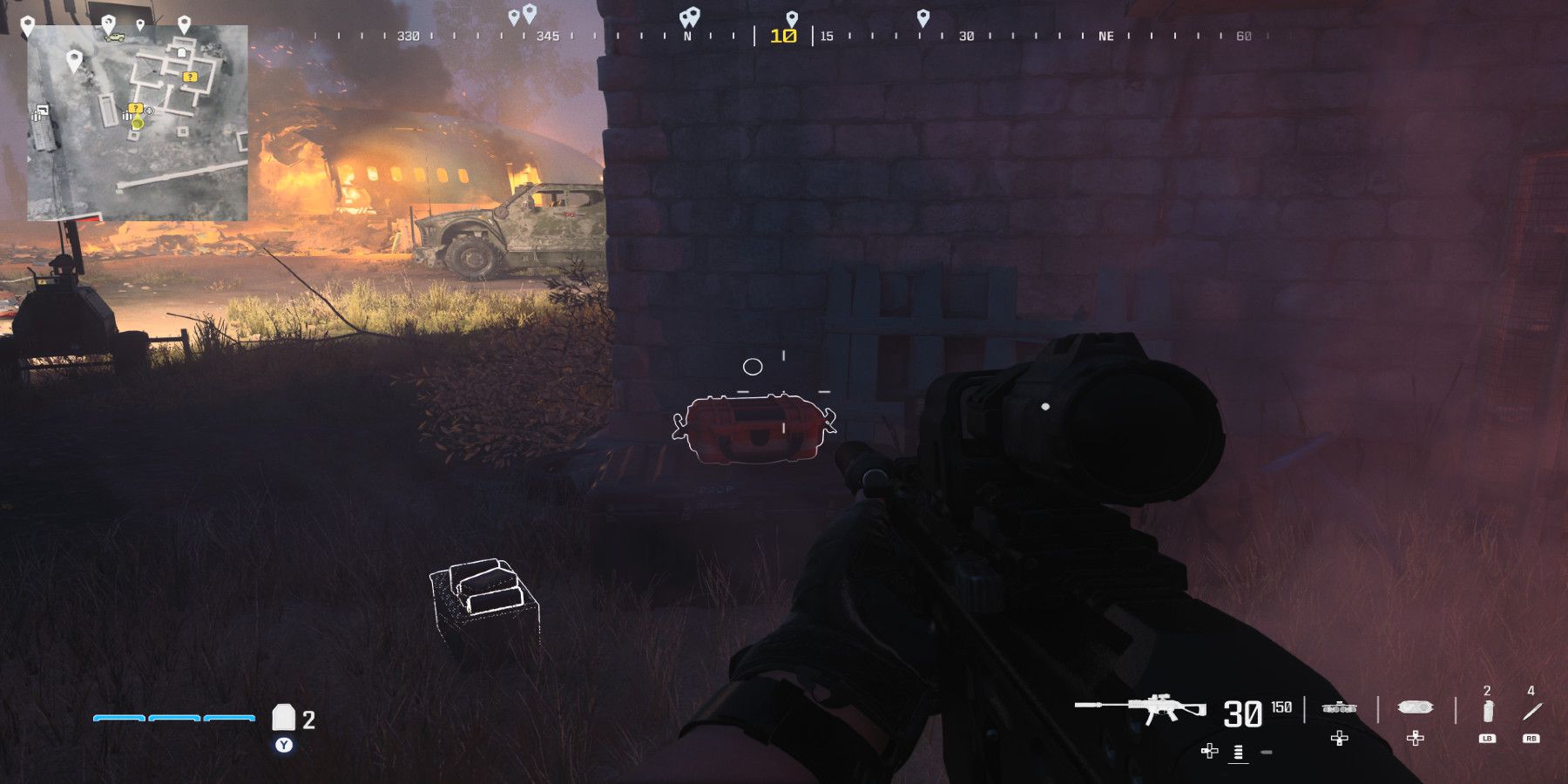Screen dimensions: 1568x784
Task: Click the goggles field upgrade icon
Action: 1416,707
